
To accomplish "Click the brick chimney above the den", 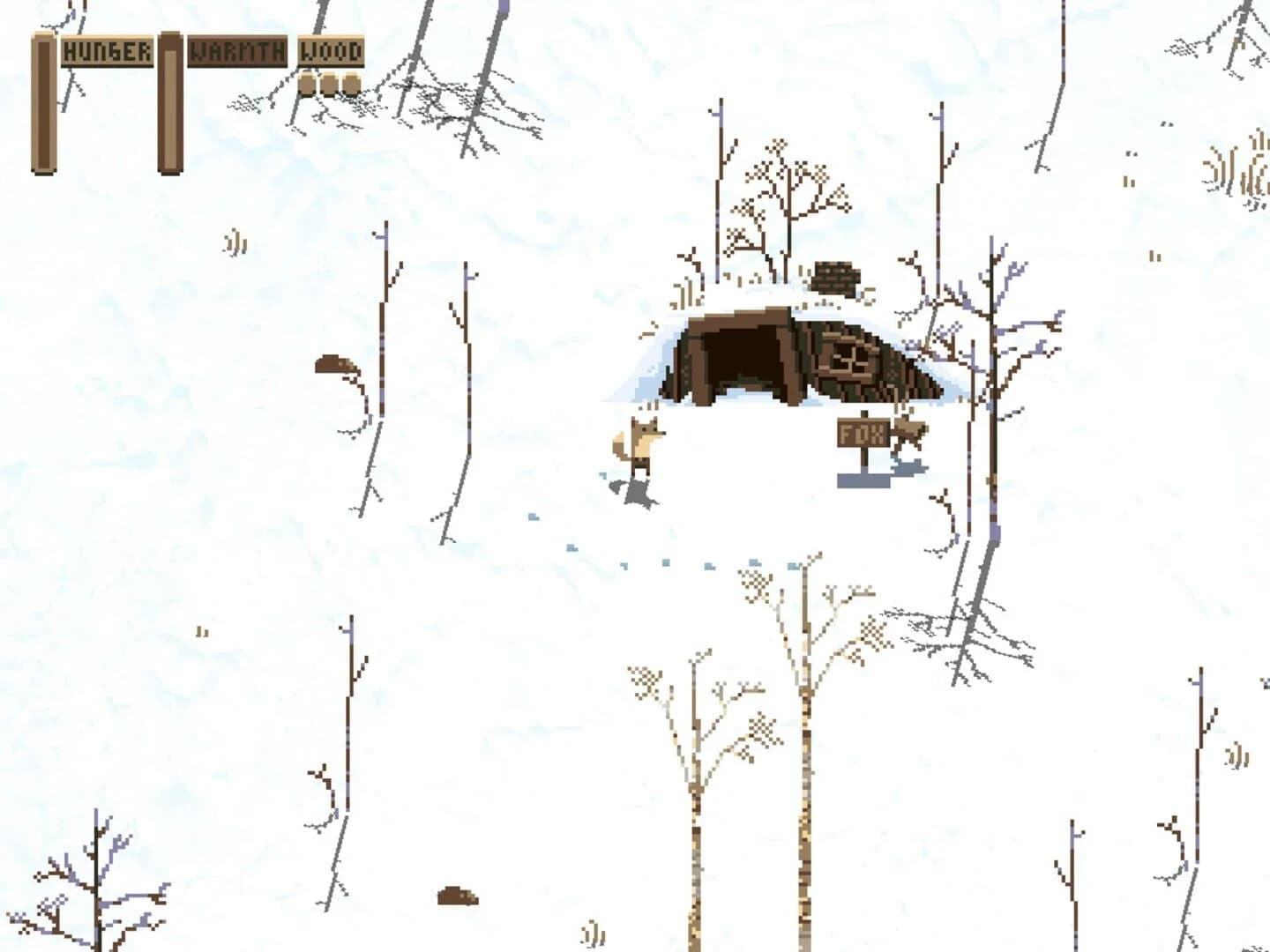I will click(836, 278).
